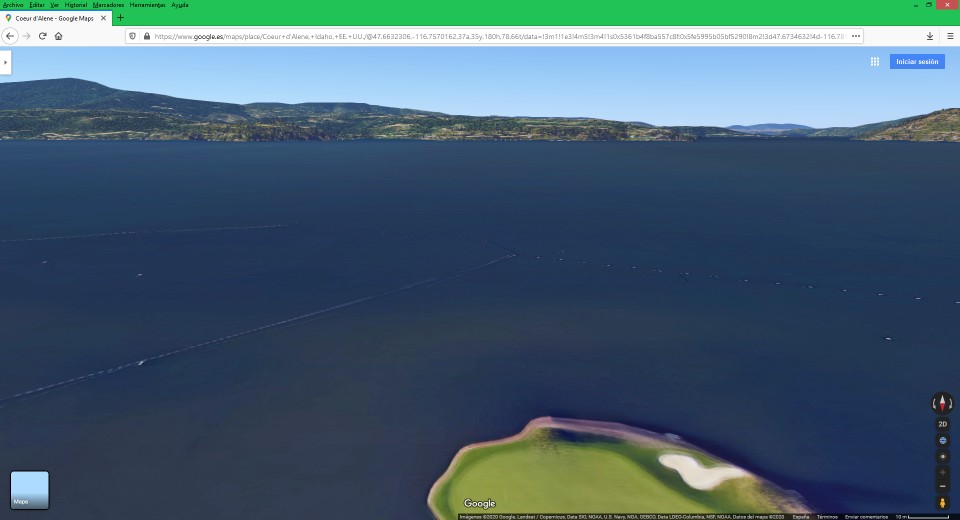Image resolution: width=960 pixels, height=520 pixels.
Task: Toggle the globe view button
Action: click(x=942, y=440)
